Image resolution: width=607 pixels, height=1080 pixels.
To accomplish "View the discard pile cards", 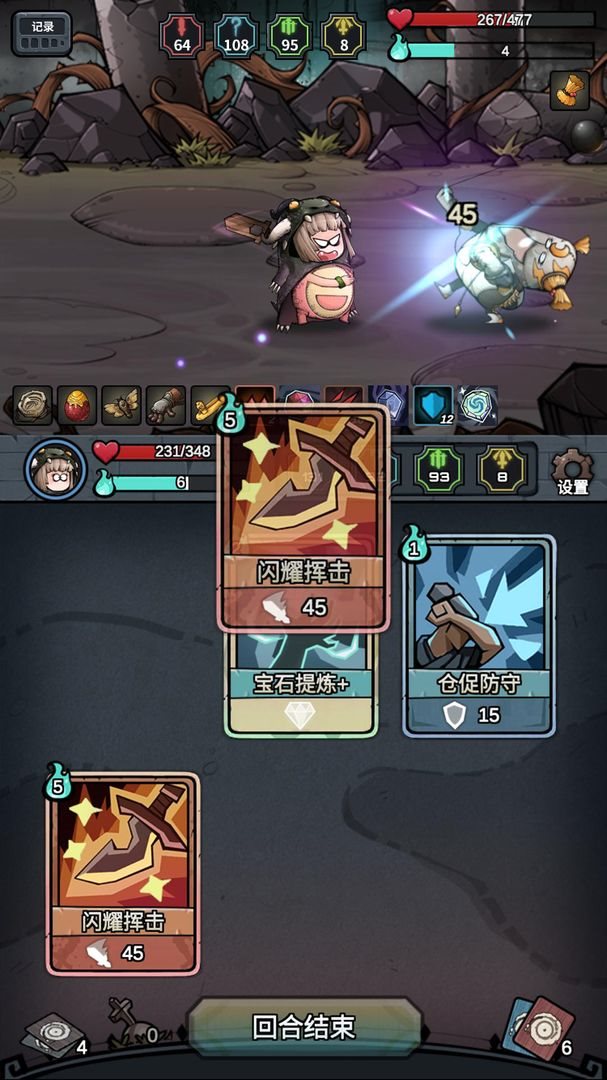I will [x=540, y=1030].
